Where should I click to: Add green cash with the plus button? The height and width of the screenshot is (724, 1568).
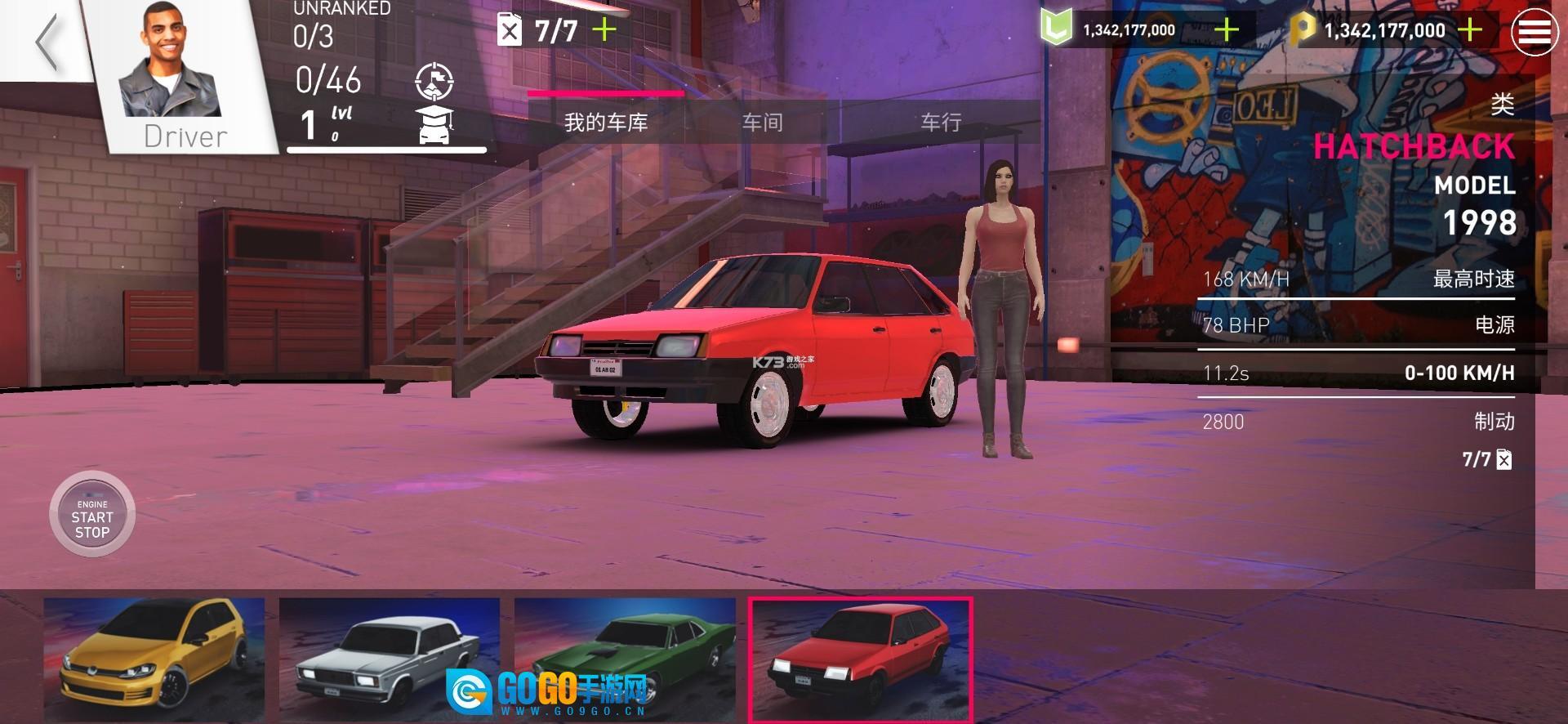(x=1226, y=31)
